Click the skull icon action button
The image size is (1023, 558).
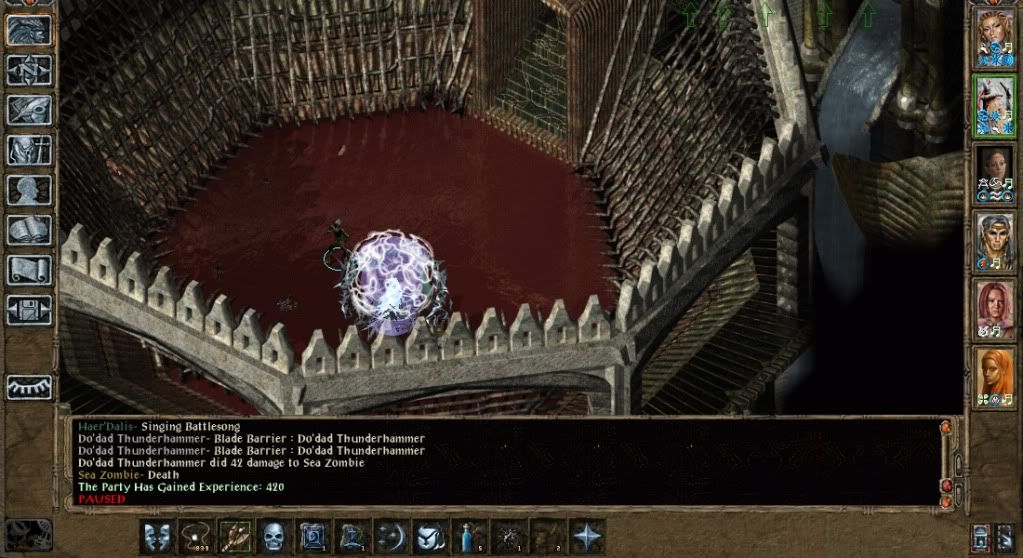click(274, 536)
